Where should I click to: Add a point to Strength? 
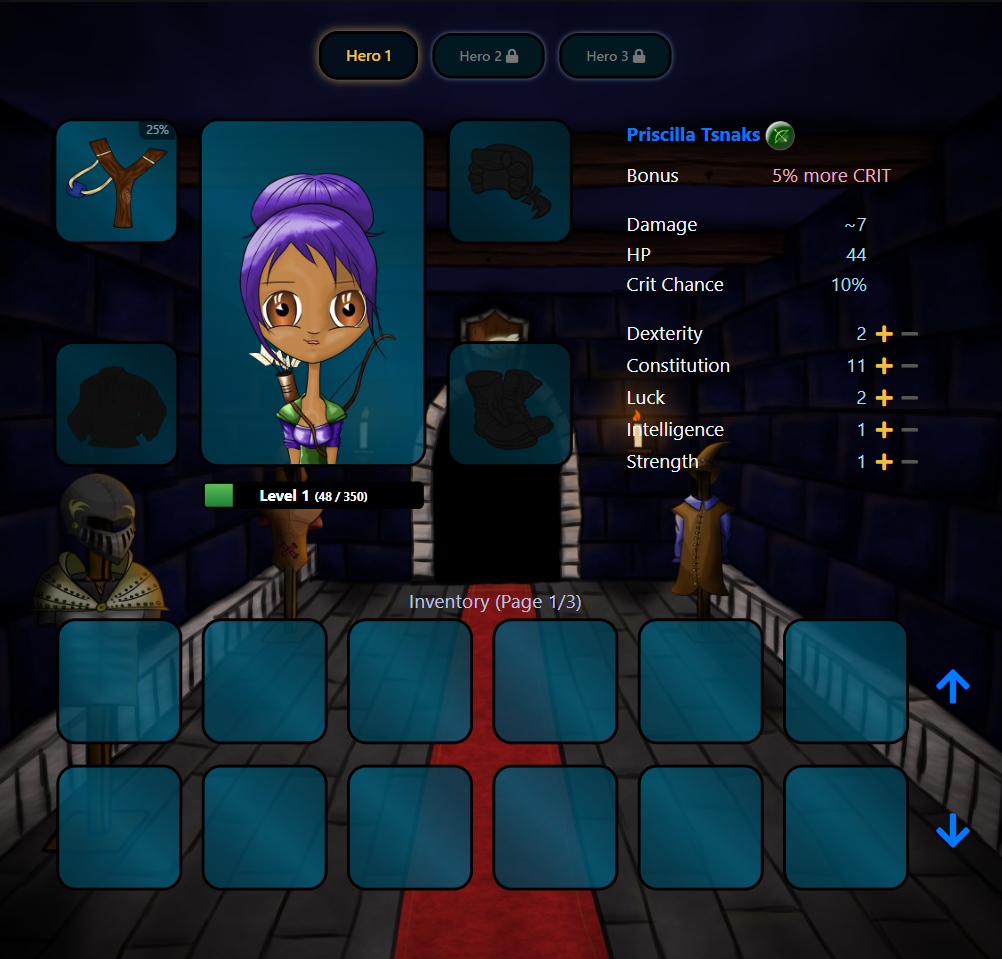point(884,462)
